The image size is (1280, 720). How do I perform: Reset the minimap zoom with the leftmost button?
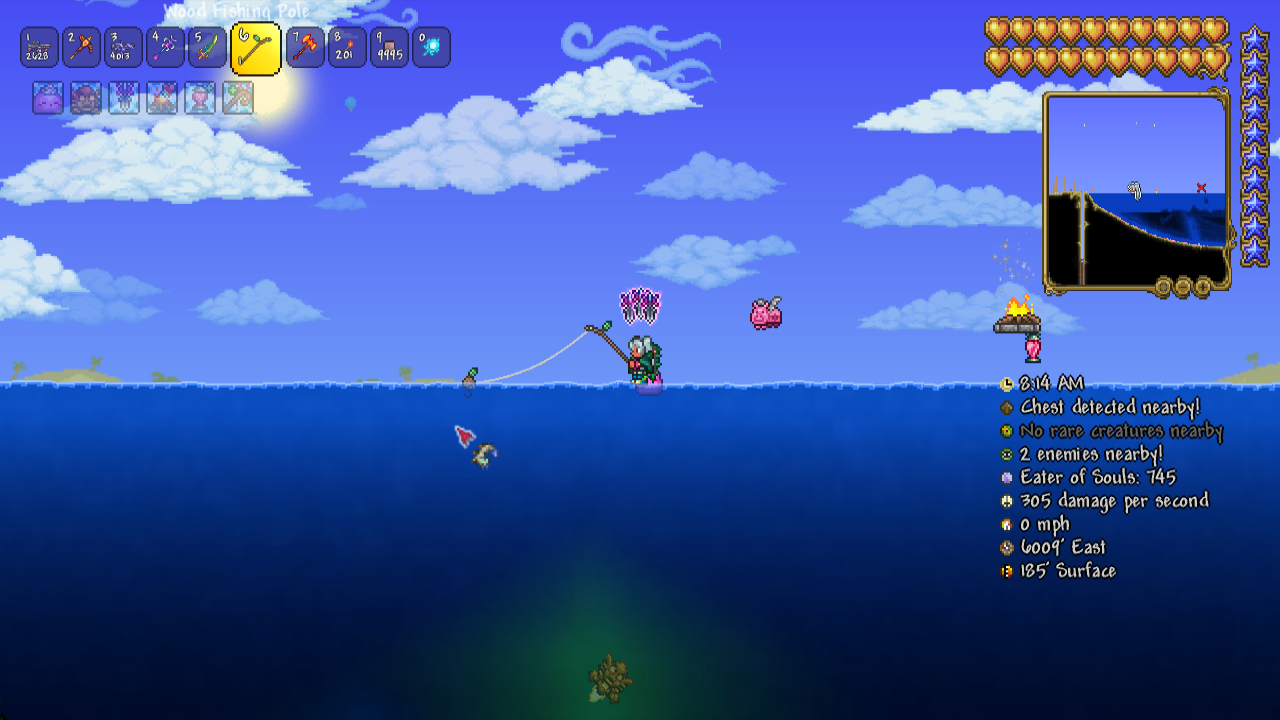click(1162, 288)
